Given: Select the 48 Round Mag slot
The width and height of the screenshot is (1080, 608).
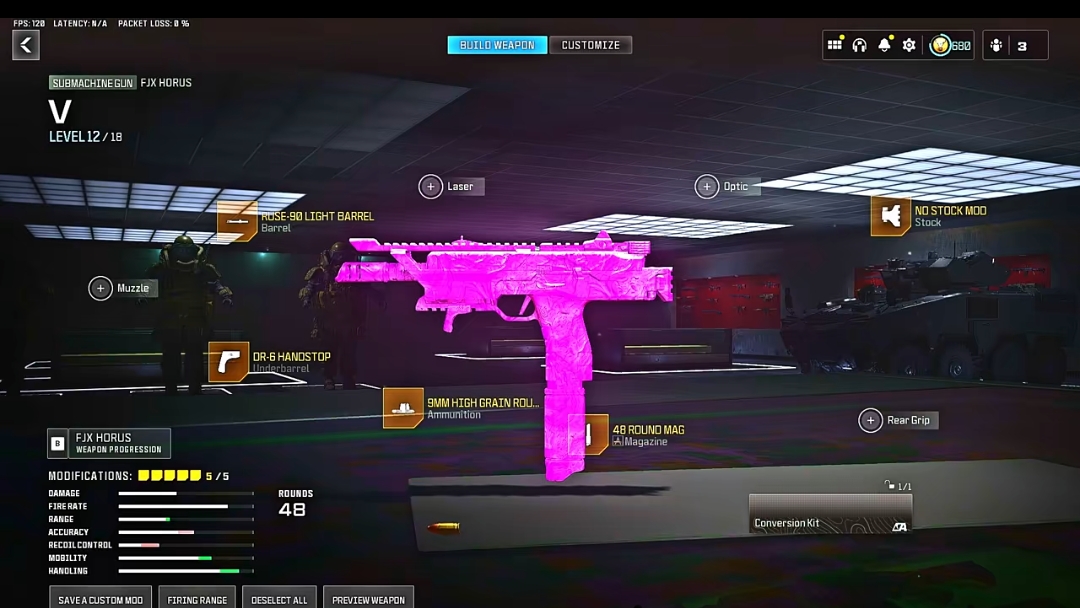Looking at the screenshot, I should tap(589, 435).
